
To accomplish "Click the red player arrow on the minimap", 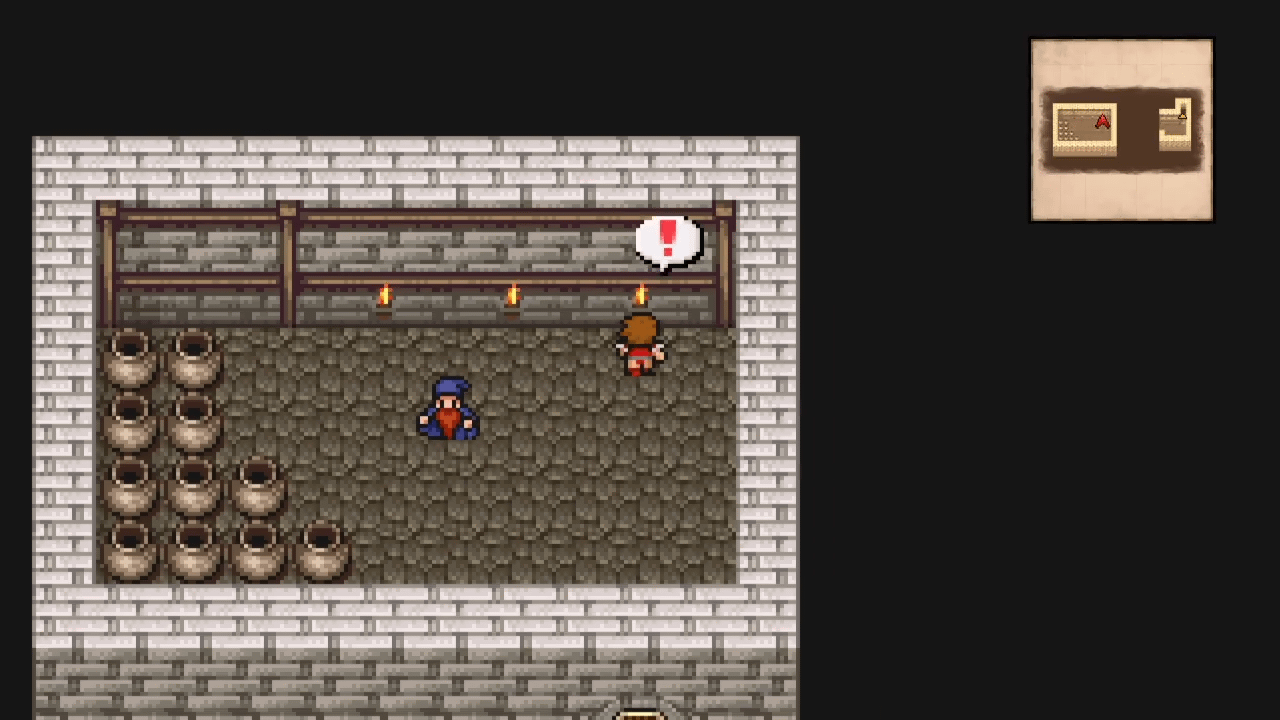I will [x=1102, y=121].
